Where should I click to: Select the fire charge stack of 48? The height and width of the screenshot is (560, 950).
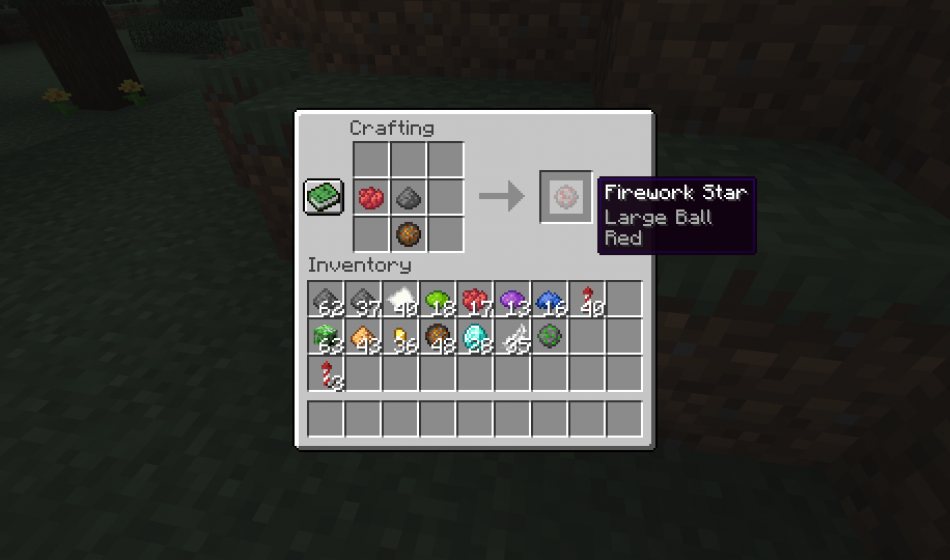(437, 337)
